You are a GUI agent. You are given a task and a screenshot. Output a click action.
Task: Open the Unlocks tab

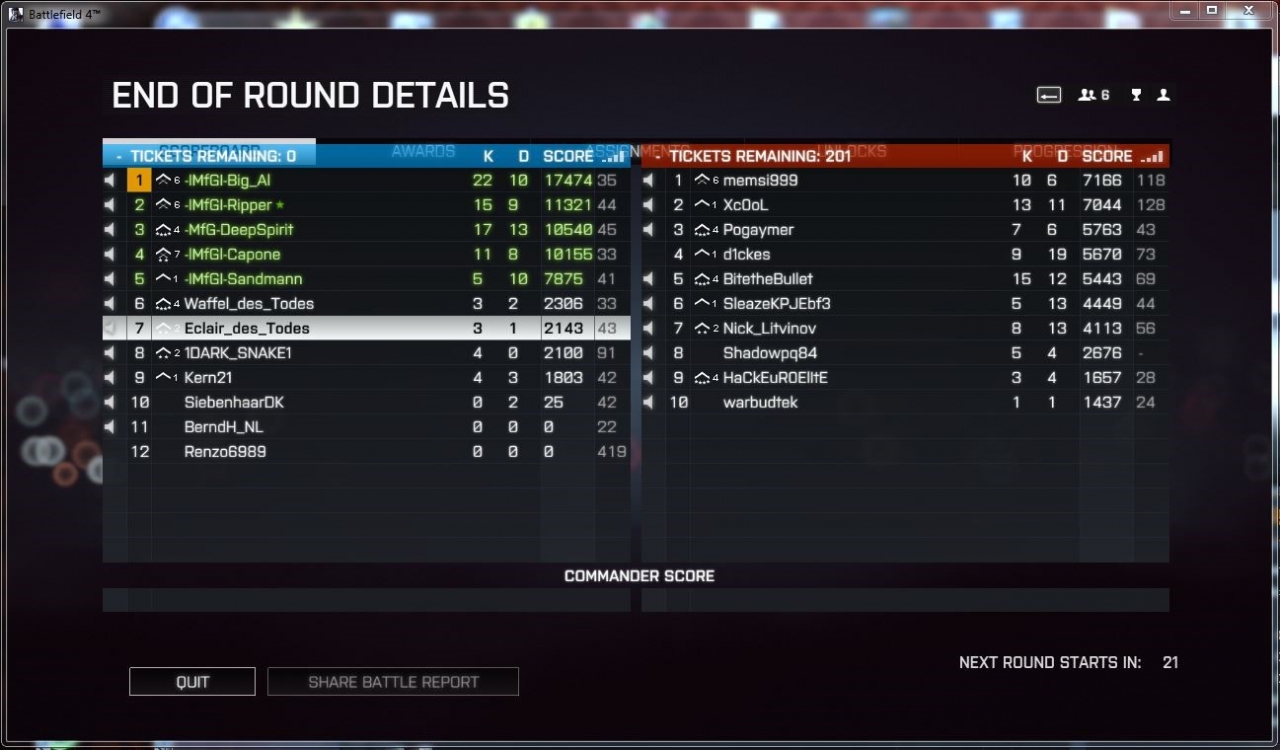[x=853, y=151]
